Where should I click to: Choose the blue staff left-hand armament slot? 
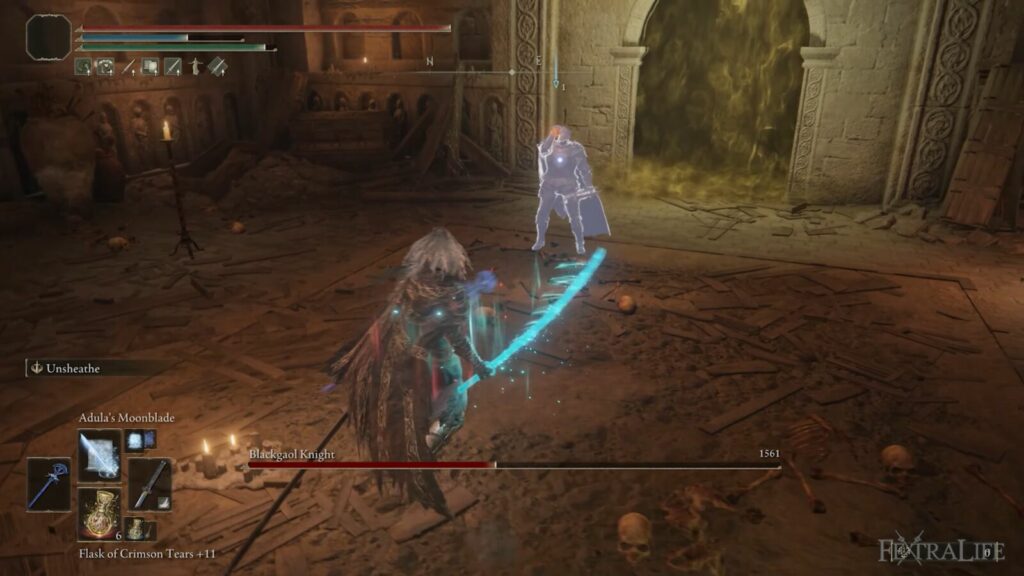point(49,484)
